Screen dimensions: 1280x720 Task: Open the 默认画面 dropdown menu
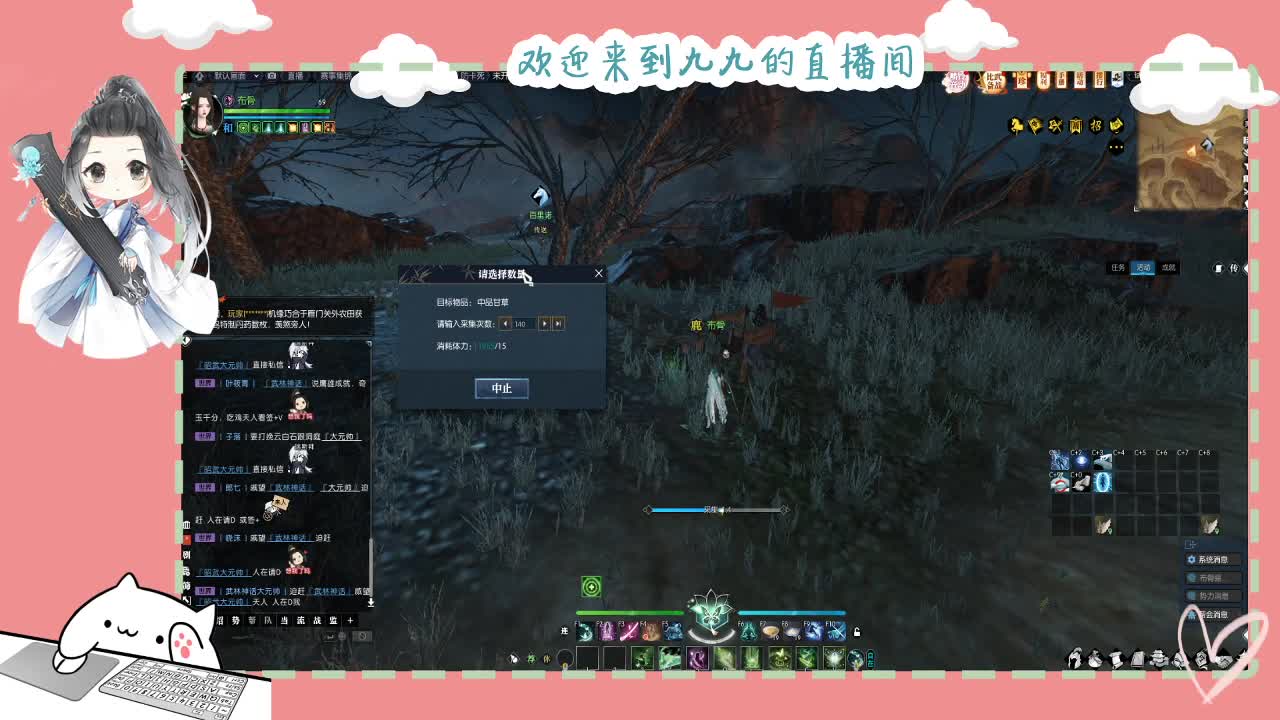coord(240,76)
